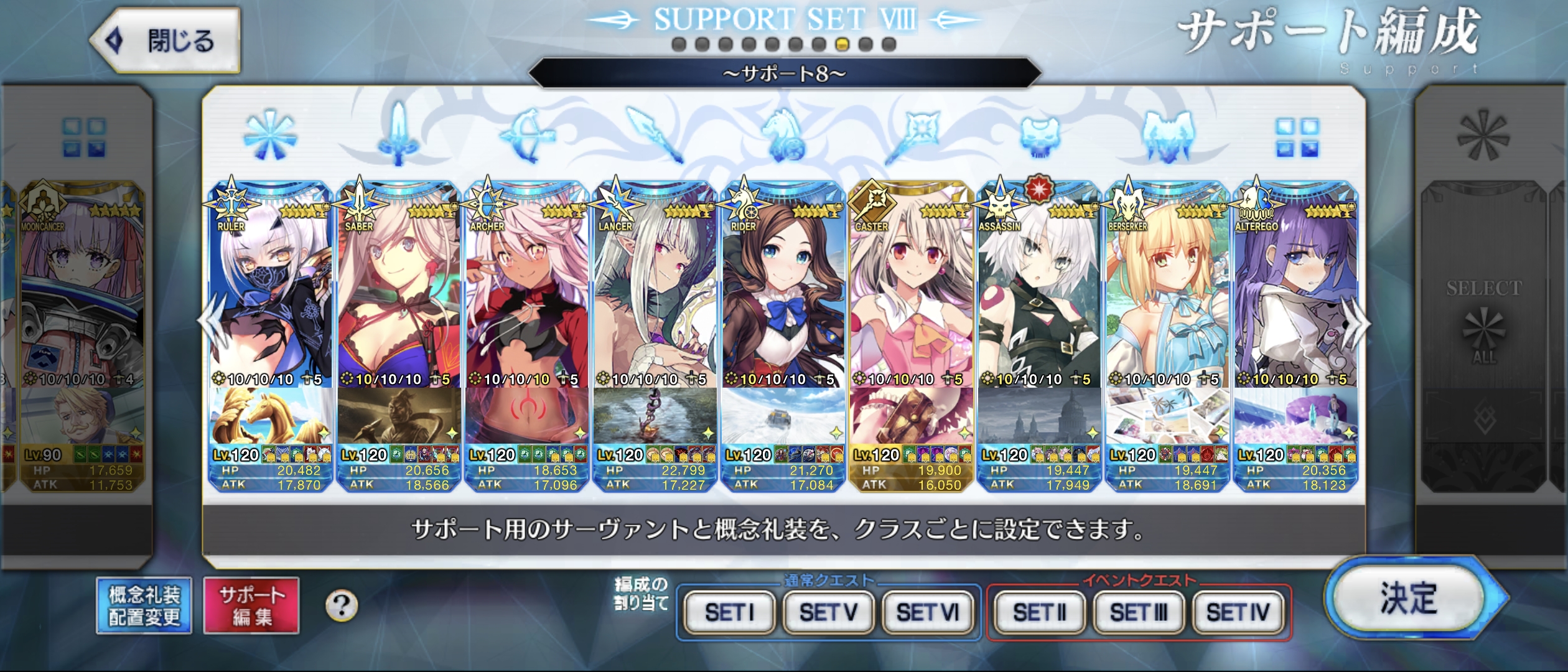Assign formation to event SET III
The height and width of the screenshot is (672, 1568).
pos(1138,612)
